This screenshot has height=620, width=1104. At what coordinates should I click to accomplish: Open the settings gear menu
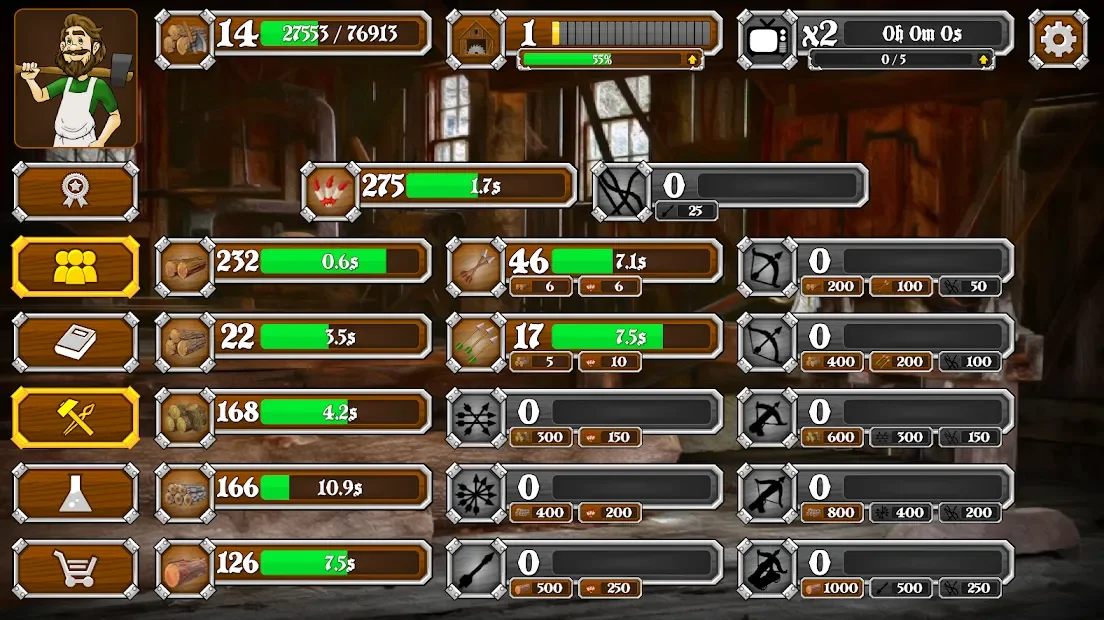[x=1058, y=39]
